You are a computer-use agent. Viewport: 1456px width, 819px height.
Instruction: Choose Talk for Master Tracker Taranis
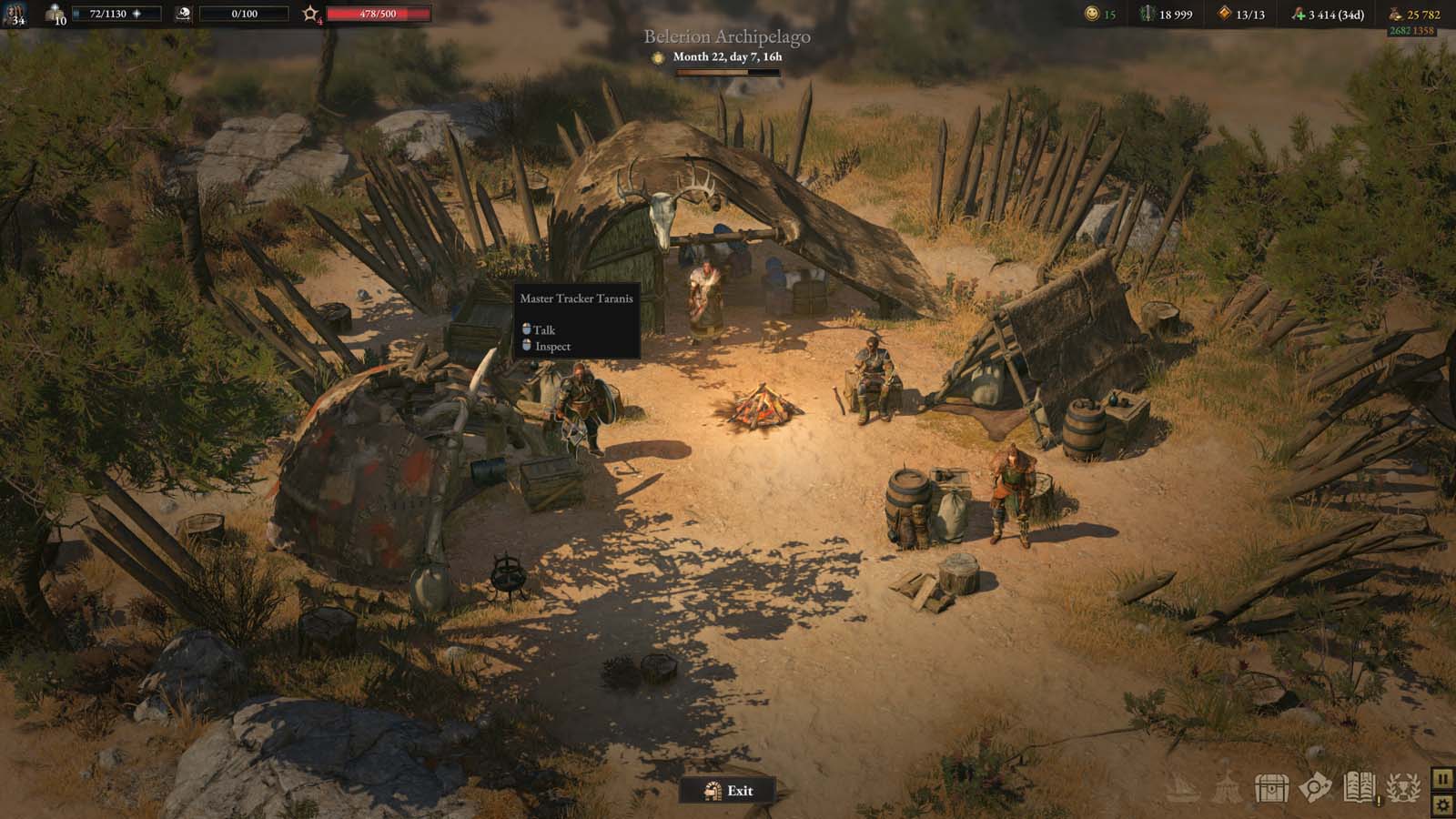[x=543, y=329]
